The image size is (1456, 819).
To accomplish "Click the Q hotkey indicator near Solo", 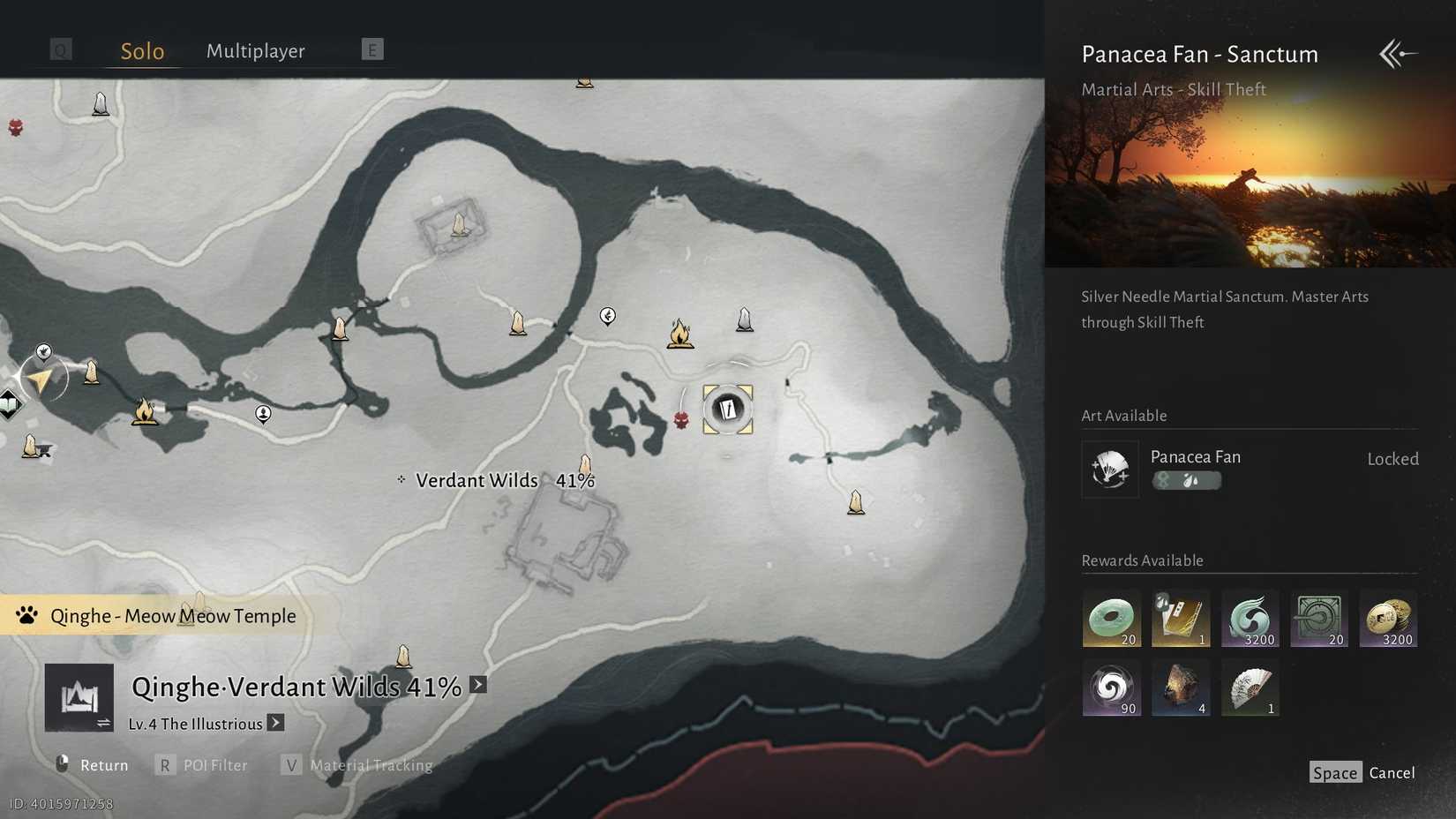I will coord(60,49).
